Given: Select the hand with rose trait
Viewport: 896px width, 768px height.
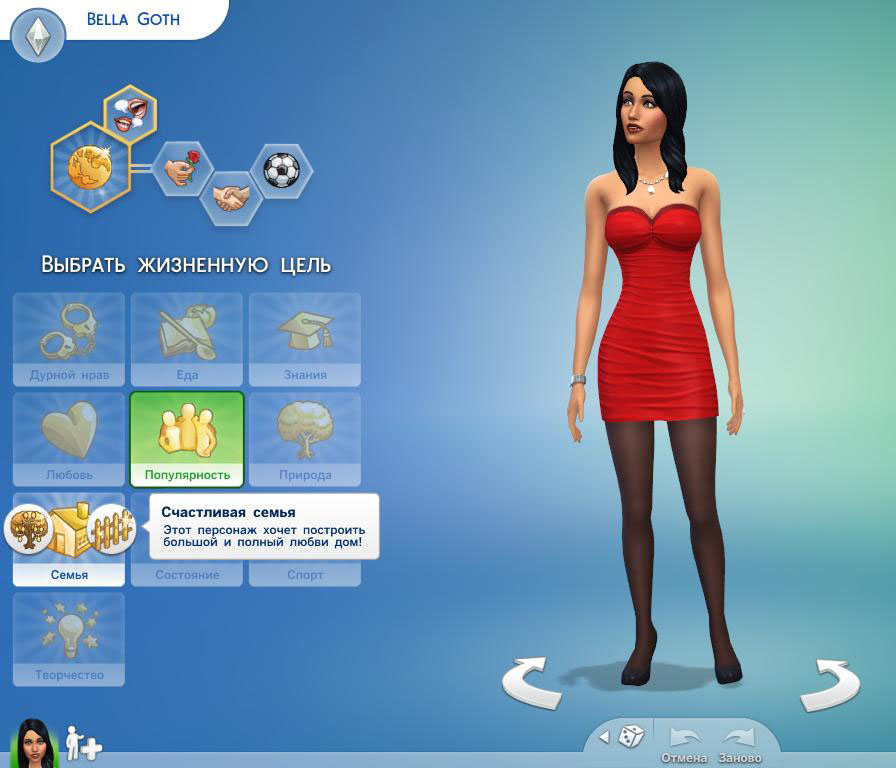Looking at the screenshot, I should coord(183,168).
